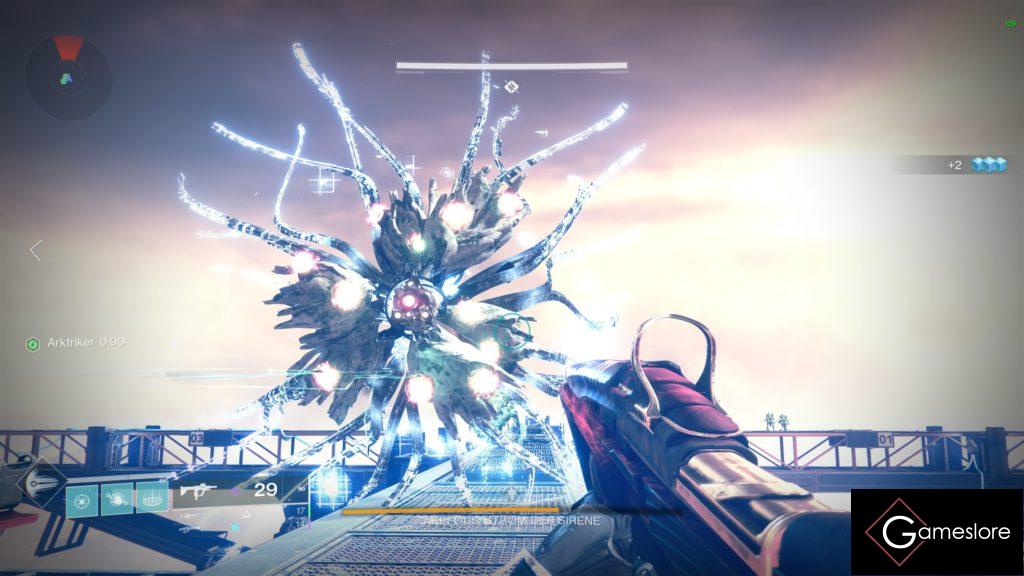Viewport: 1024px width, 576px height.
Task: Click the blue cube pickup icon
Action: 988,165
